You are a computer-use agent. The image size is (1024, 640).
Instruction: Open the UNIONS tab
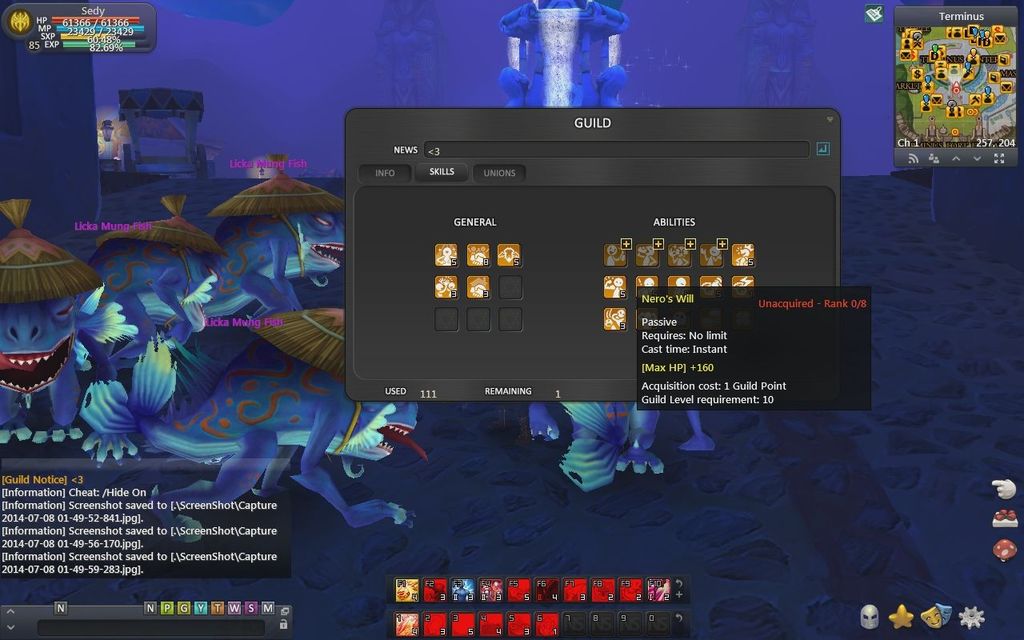pyautogui.click(x=499, y=173)
